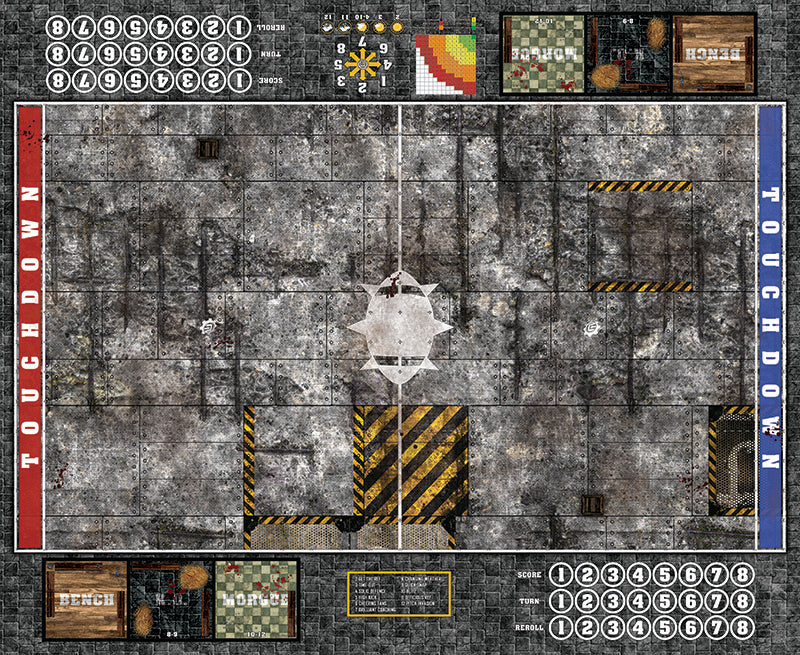This screenshot has width=800, height=655.
Task: Select 3 on the upright Score track
Action: tap(612, 575)
